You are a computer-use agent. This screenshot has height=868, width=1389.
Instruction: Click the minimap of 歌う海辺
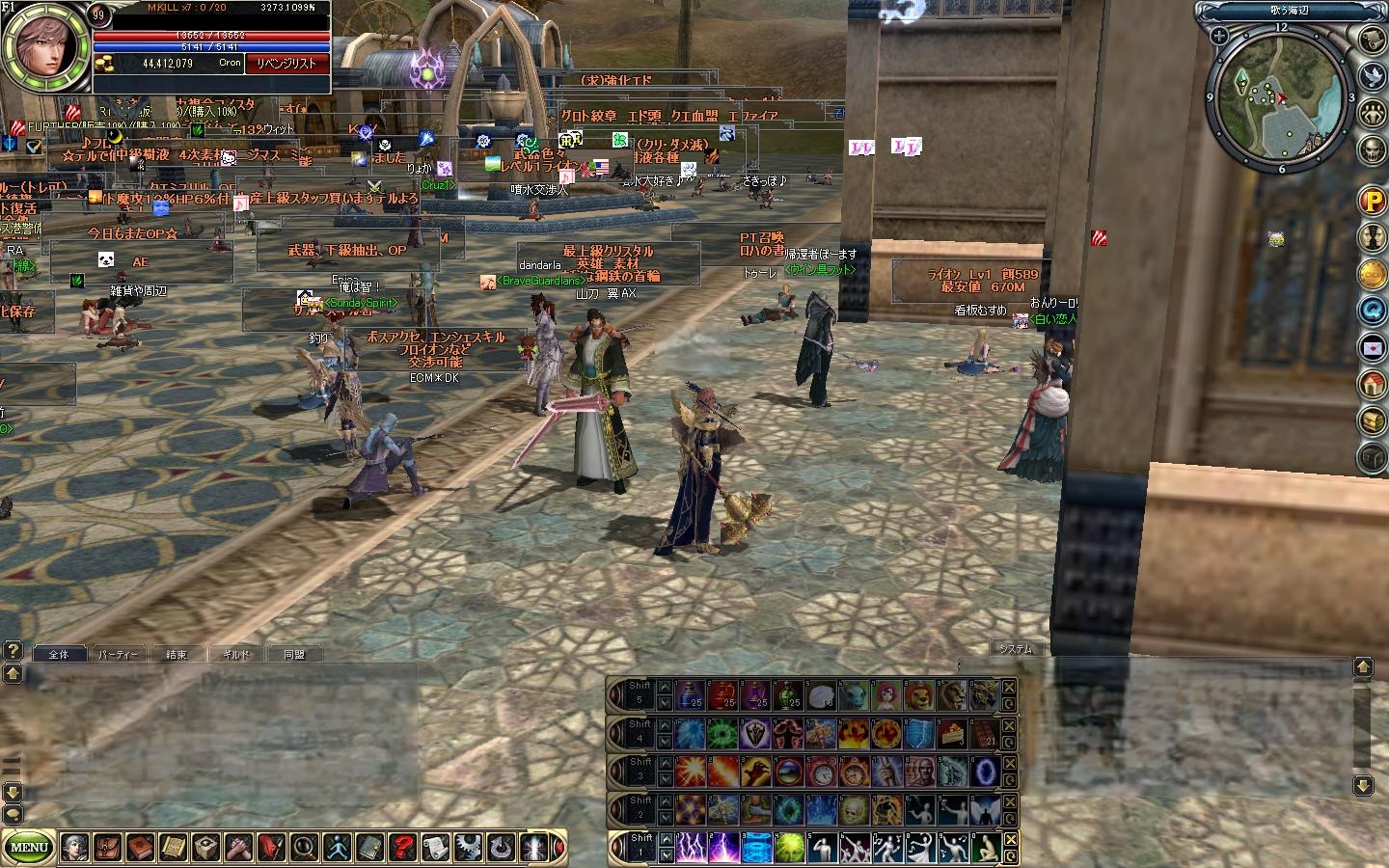(x=1280, y=96)
